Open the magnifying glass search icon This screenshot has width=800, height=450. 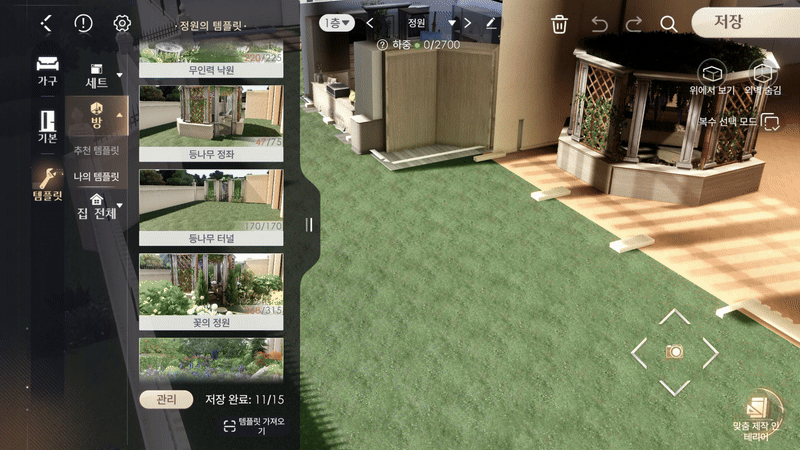click(x=668, y=24)
